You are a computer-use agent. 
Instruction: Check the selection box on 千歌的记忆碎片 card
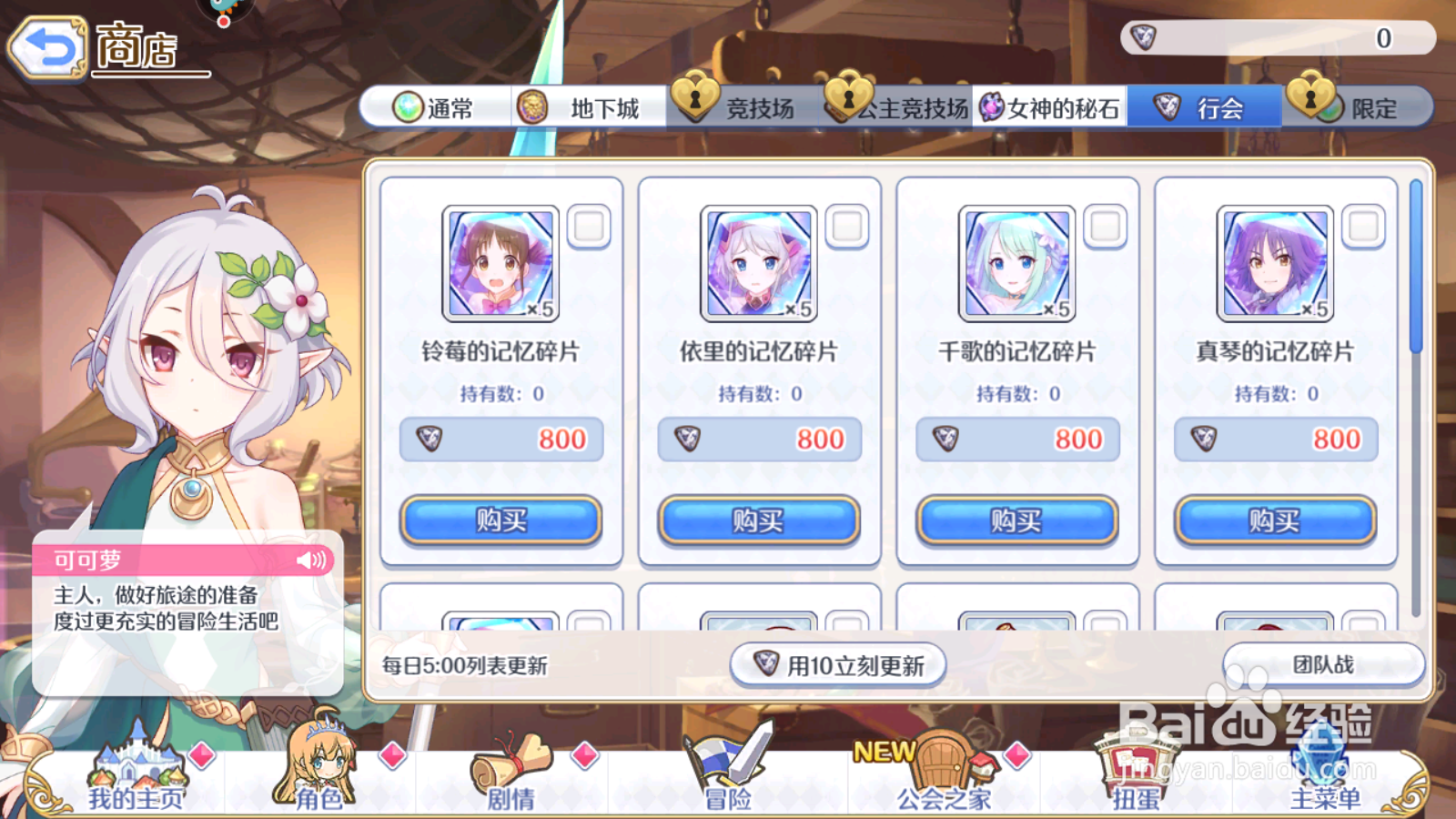1106,227
